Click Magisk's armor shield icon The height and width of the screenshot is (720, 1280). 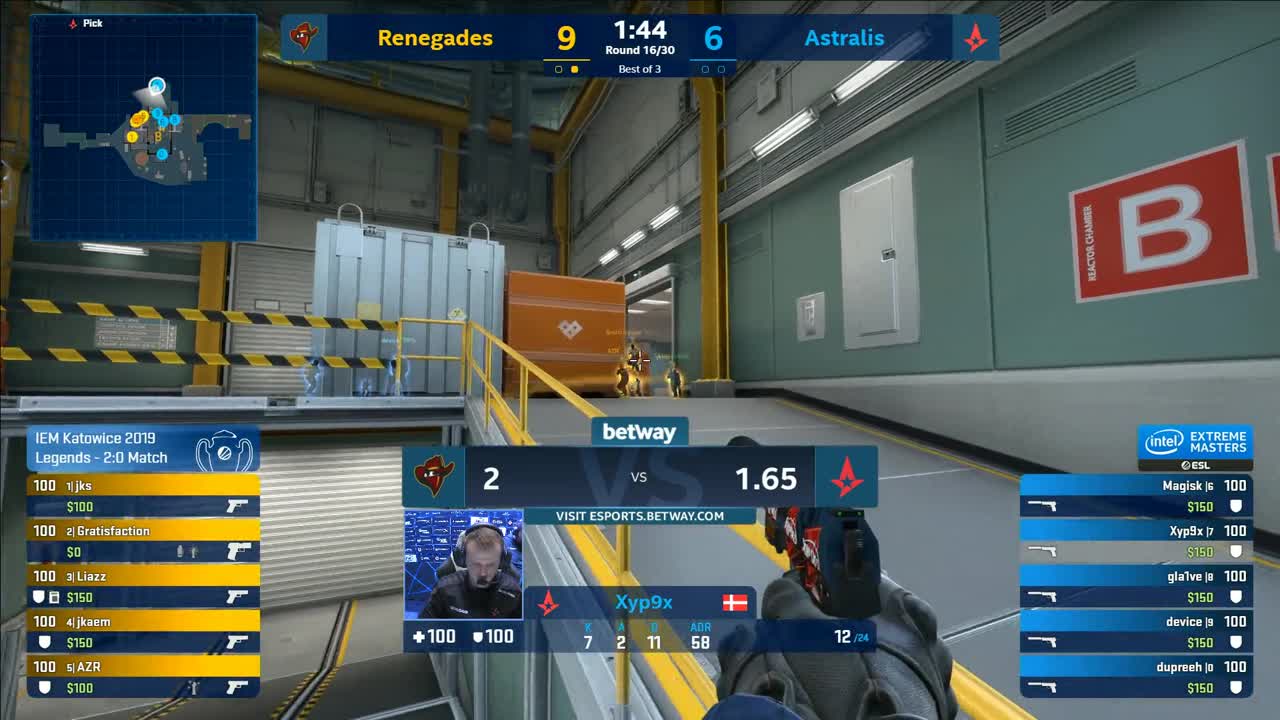[1238, 505]
